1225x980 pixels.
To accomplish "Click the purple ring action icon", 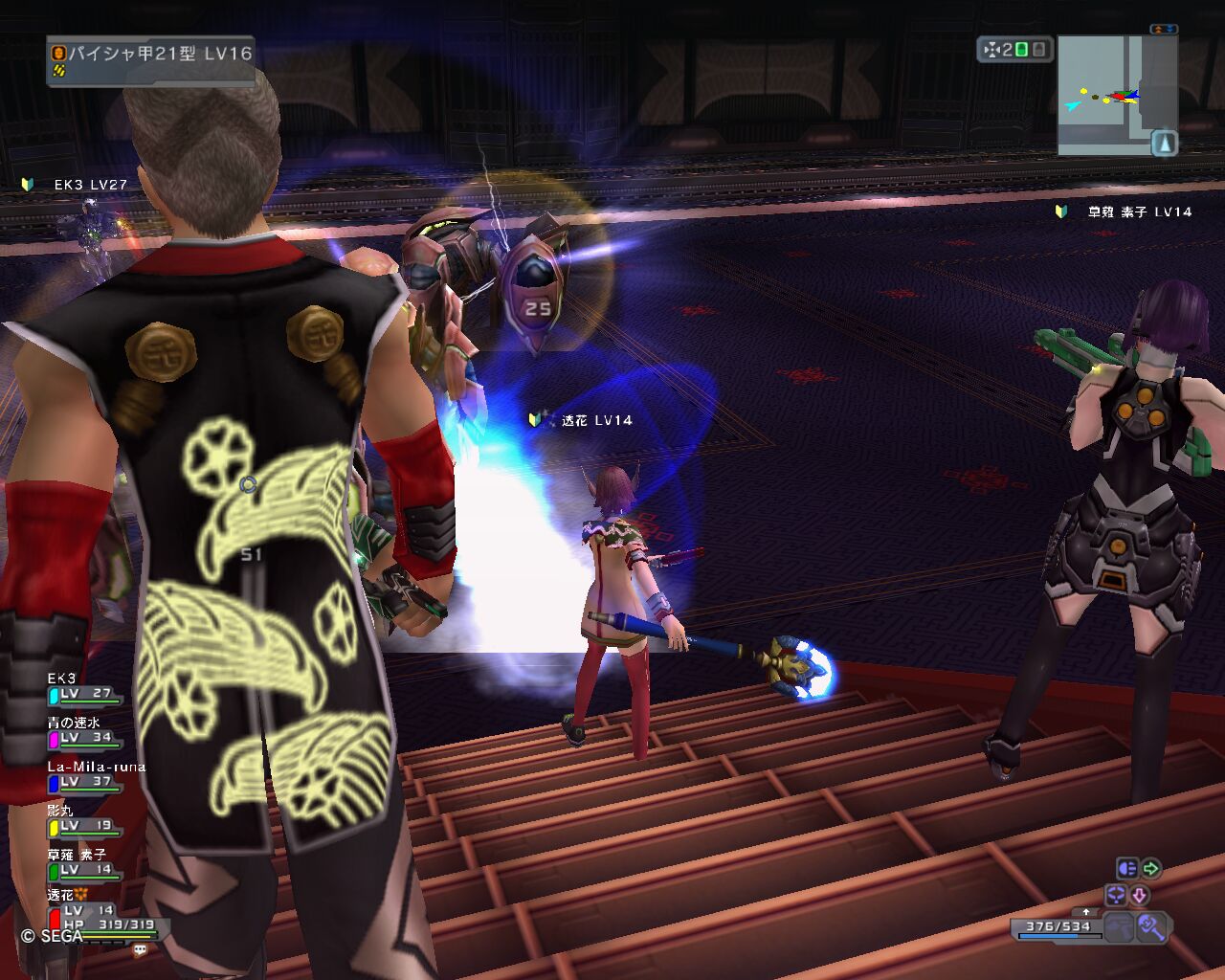I will coord(1116,896).
